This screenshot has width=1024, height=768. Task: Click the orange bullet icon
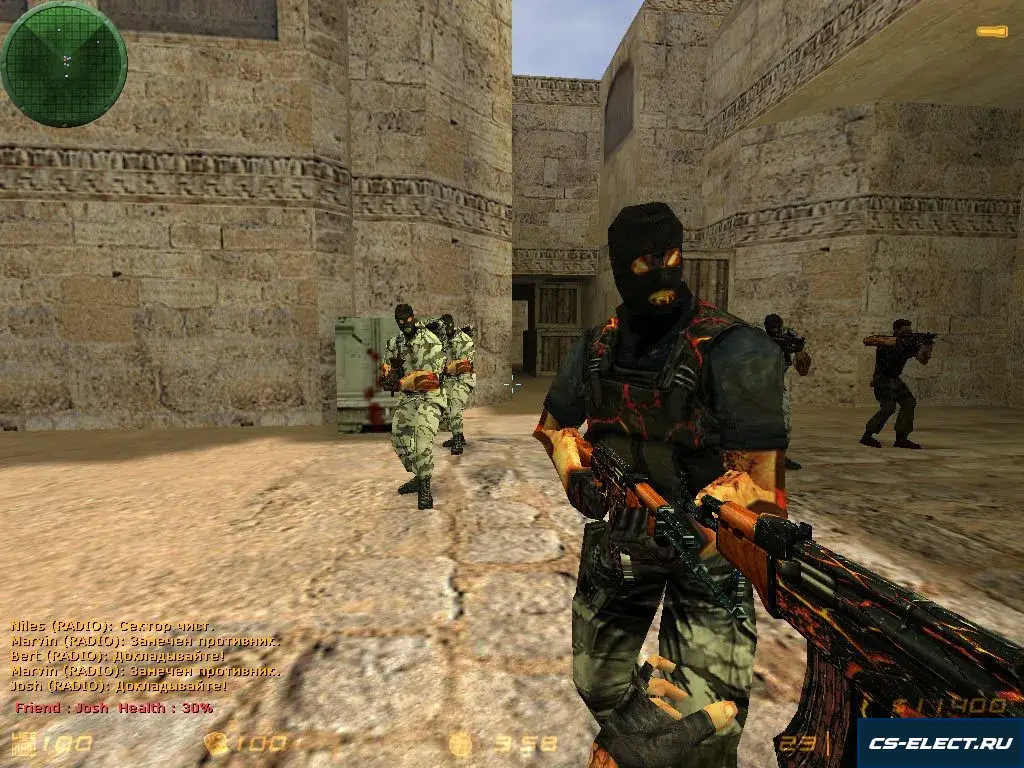pos(990,31)
